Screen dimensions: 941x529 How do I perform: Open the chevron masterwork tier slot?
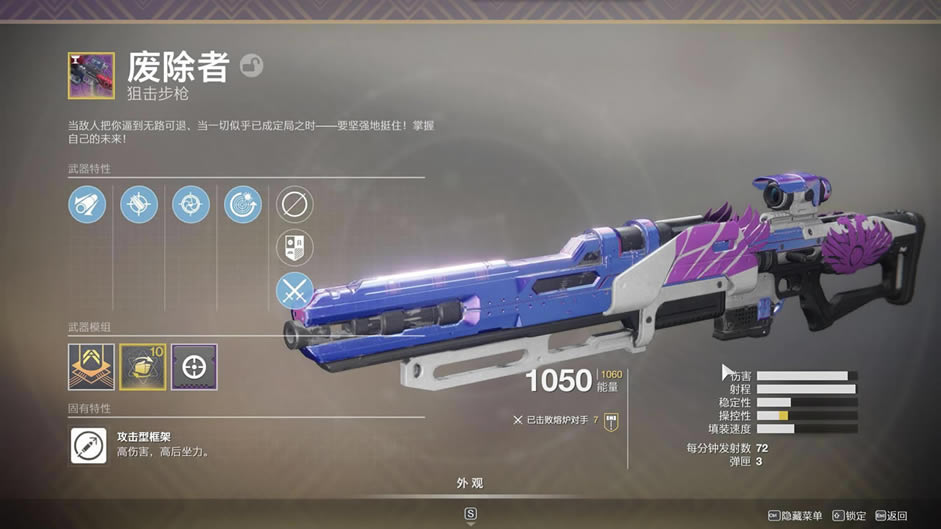point(90,366)
